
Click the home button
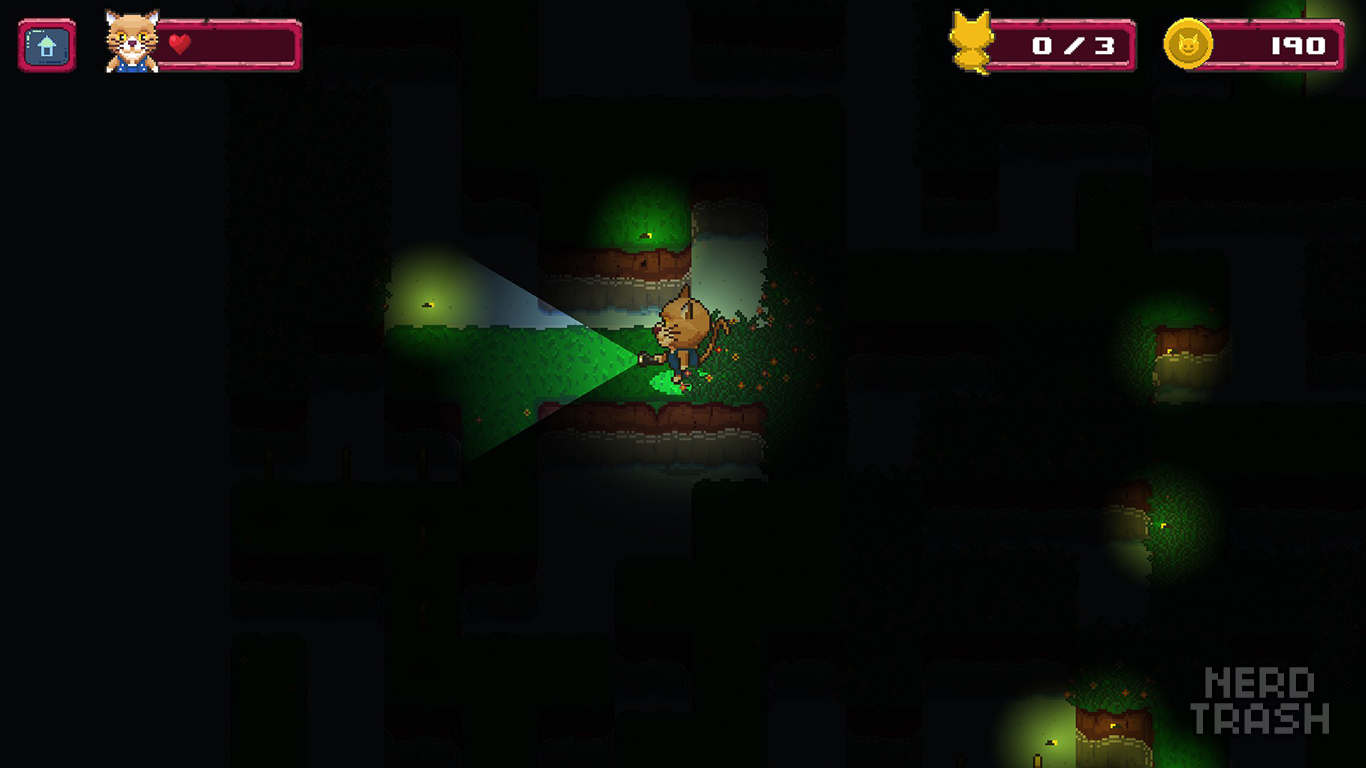46,46
